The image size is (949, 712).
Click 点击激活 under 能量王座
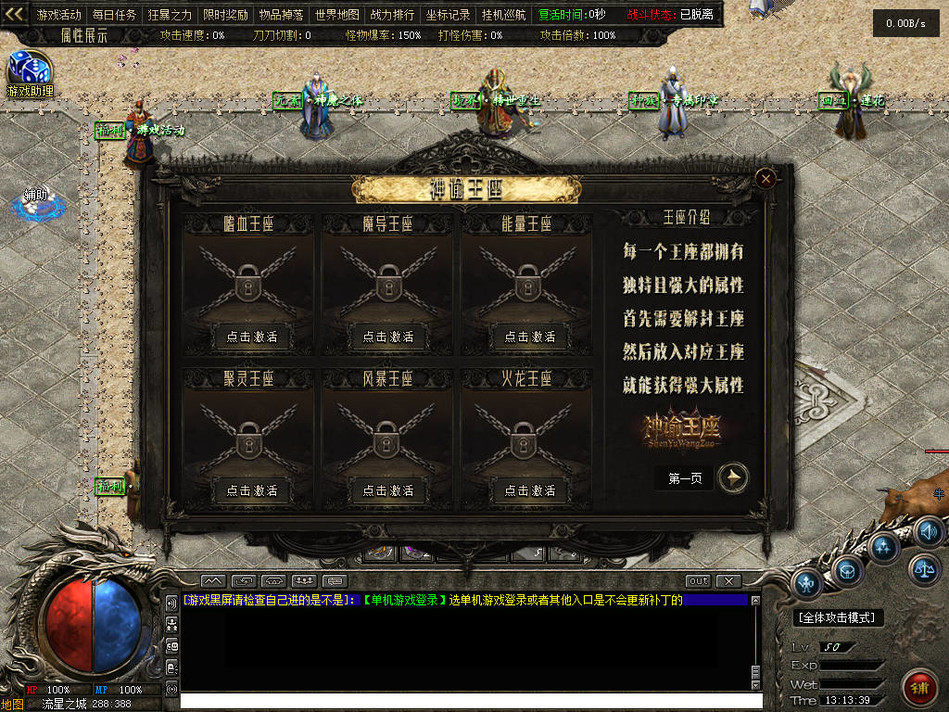pyautogui.click(x=528, y=337)
